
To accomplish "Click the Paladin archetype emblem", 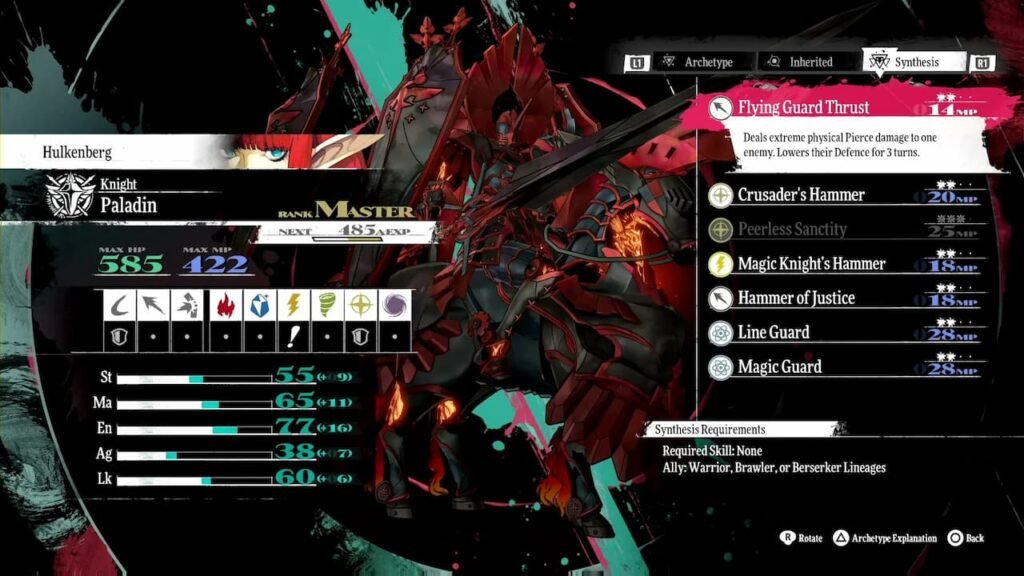I will (68, 196).
